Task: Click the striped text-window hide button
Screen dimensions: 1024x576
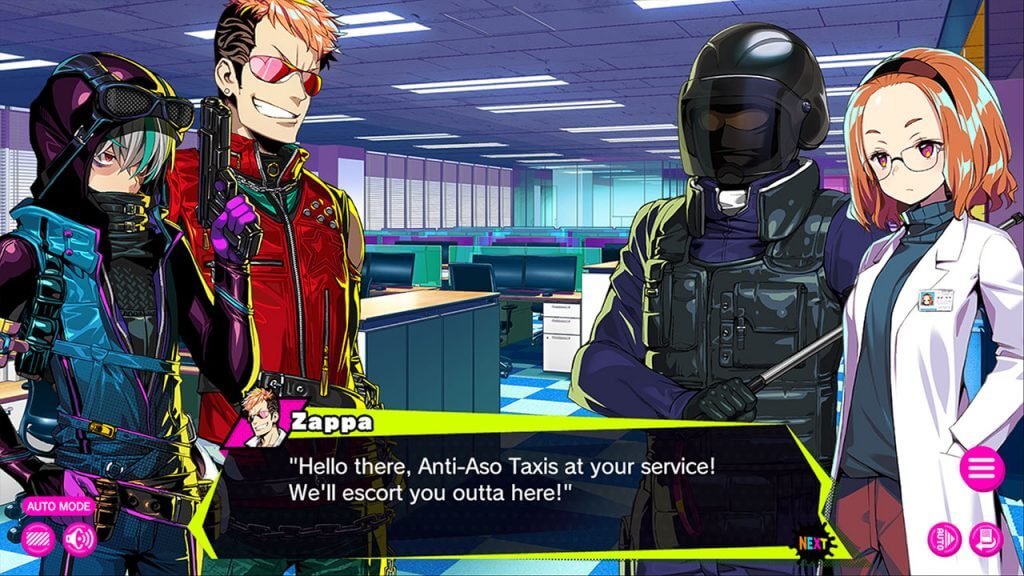Action: [38, 539]
